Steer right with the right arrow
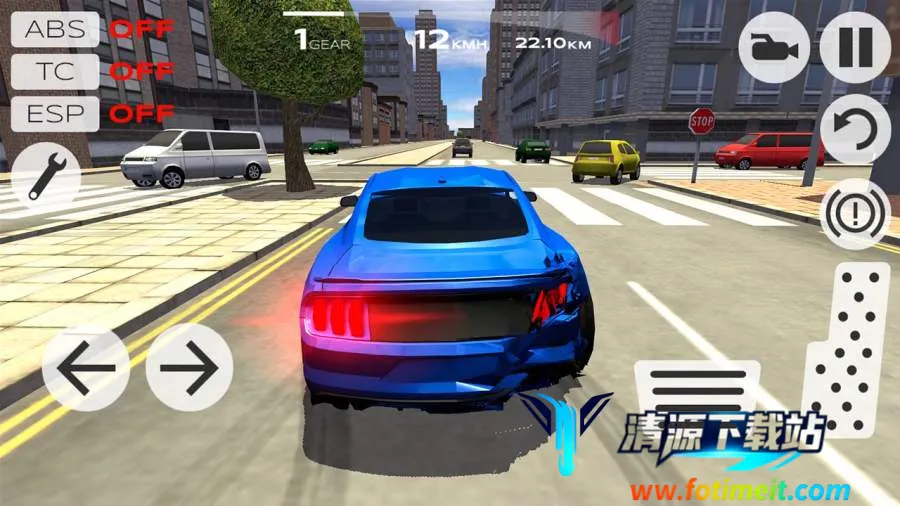Image resolution: width=900 pixels, height=506 pixels. [189, 367]
